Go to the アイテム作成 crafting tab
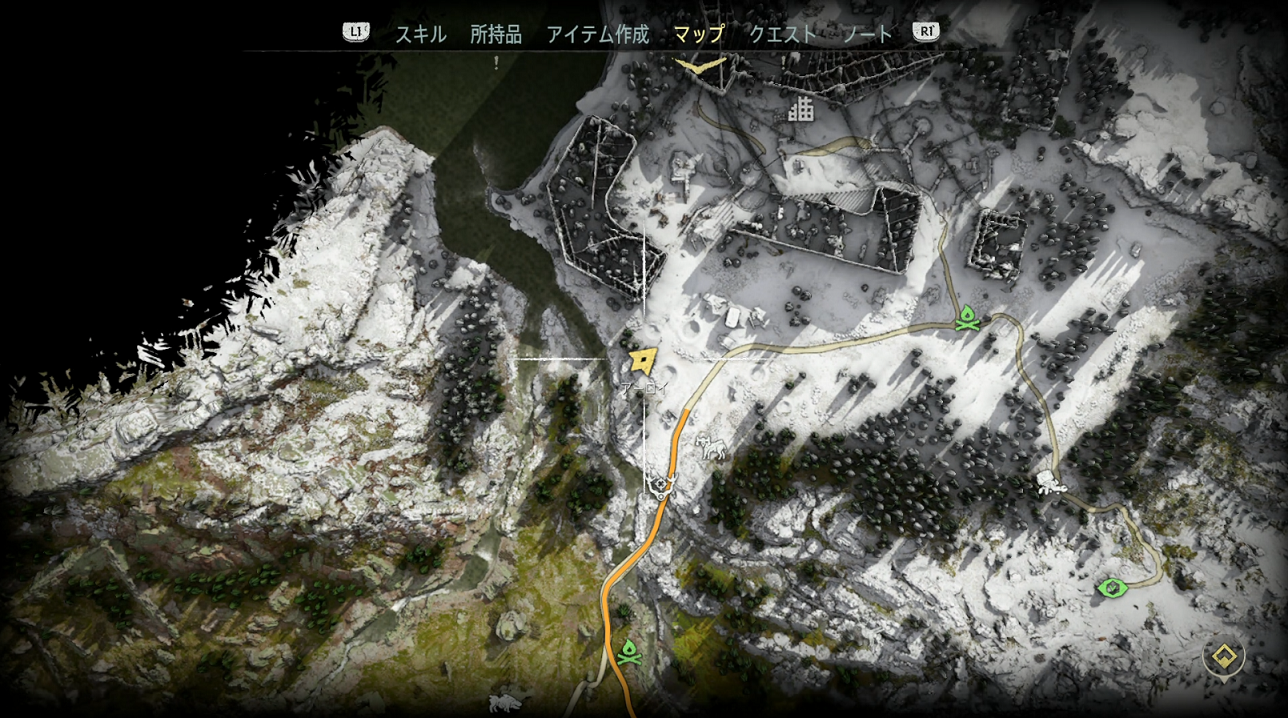 click(597, 34)
